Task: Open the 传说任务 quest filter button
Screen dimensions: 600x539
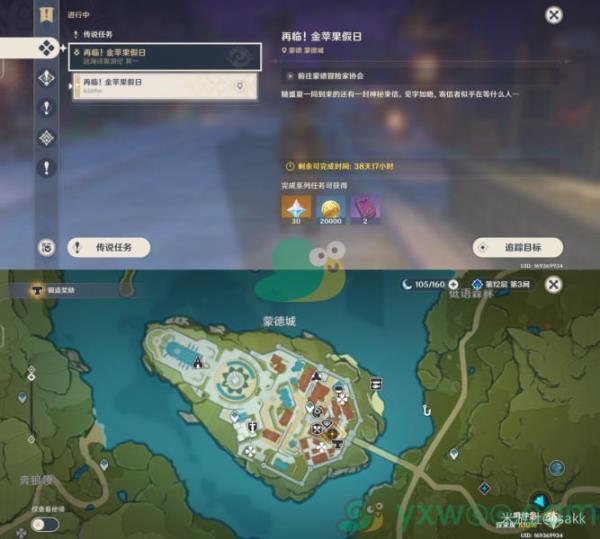Action: pyautogui.click(x=108, y=246)
